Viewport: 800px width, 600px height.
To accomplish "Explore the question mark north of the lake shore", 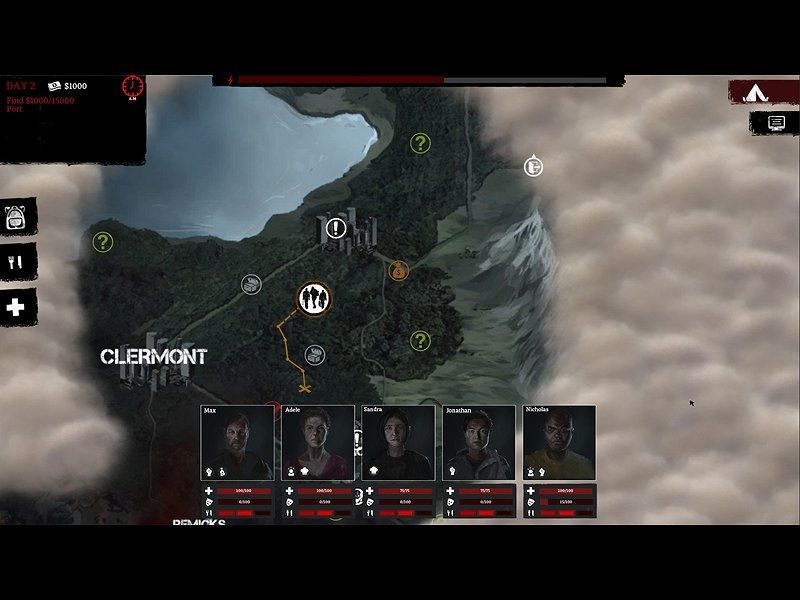I will (x=421, y=144).
